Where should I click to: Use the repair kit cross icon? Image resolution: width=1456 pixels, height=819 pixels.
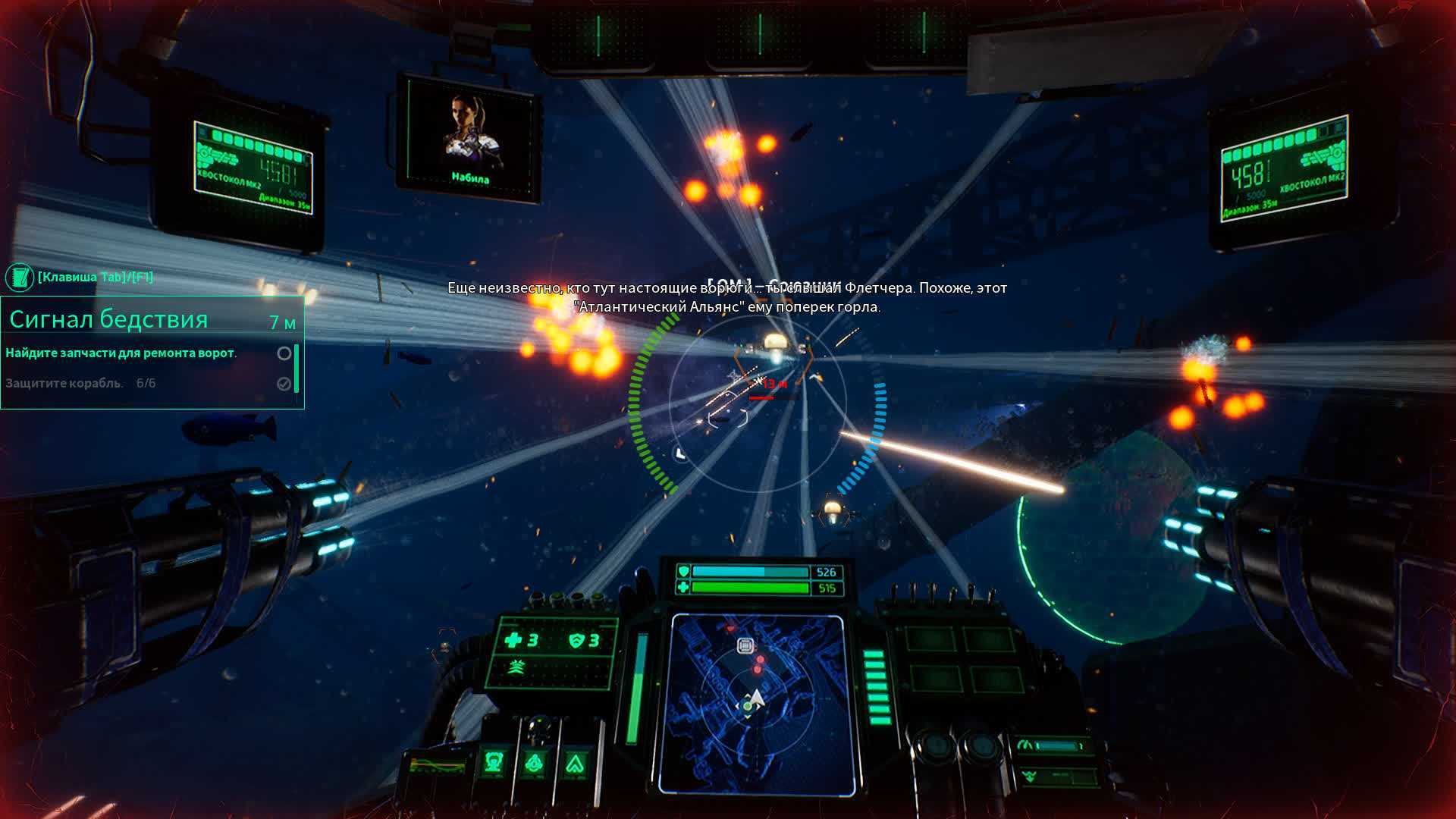[513, 641]
